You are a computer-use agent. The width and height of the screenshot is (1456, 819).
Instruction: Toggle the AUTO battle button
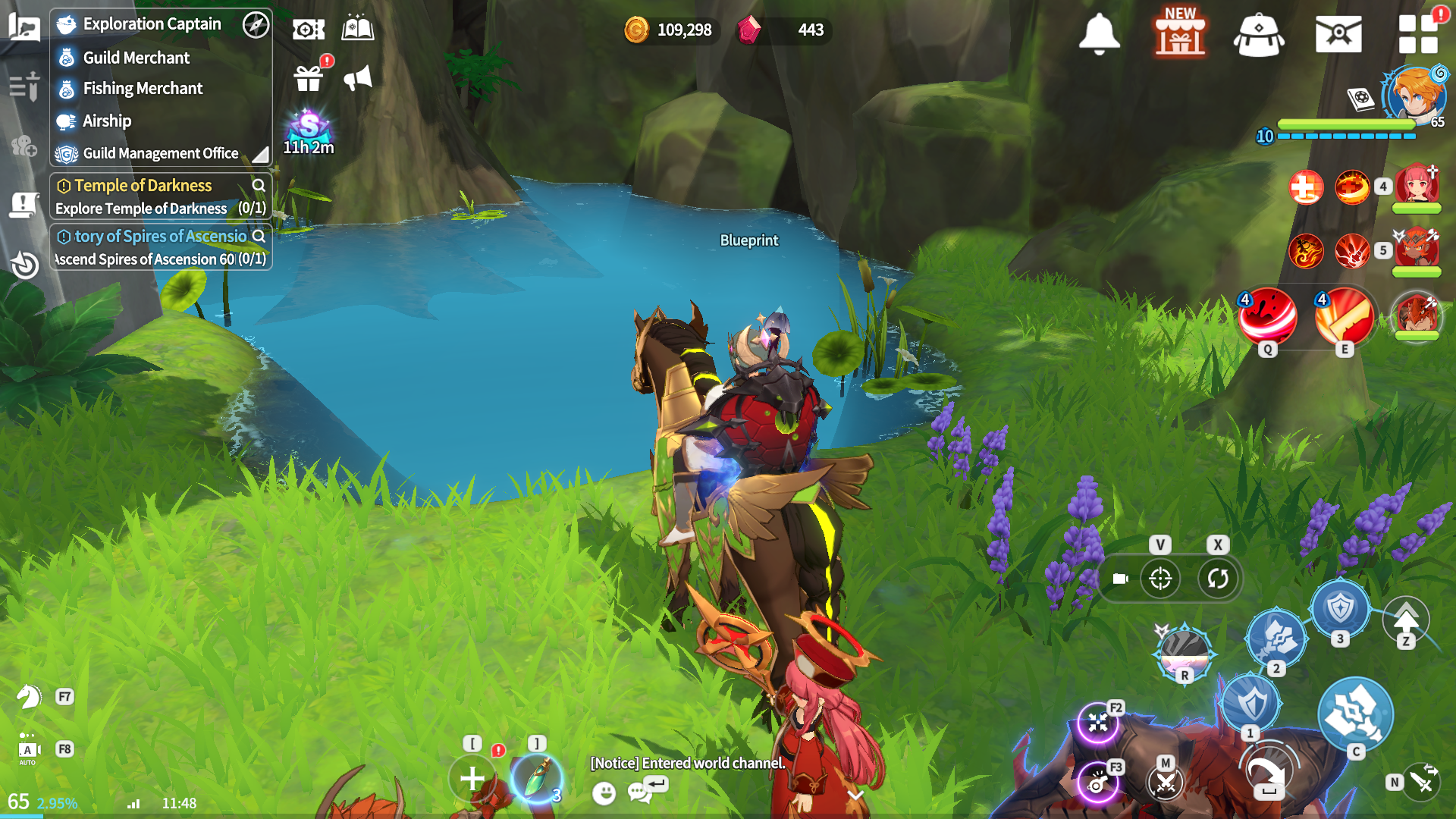pos(27,751)
